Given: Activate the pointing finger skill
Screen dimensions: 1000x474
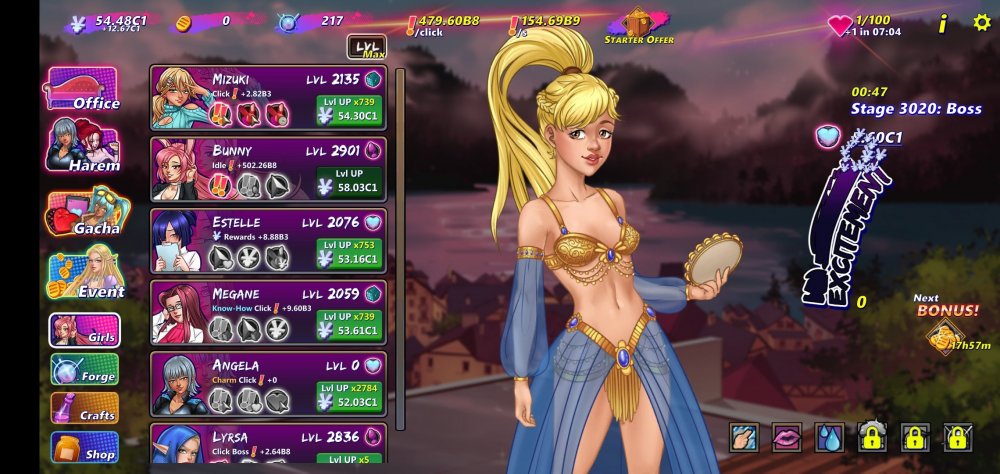Looking at the screenshot, I should [x=745, y=436].
